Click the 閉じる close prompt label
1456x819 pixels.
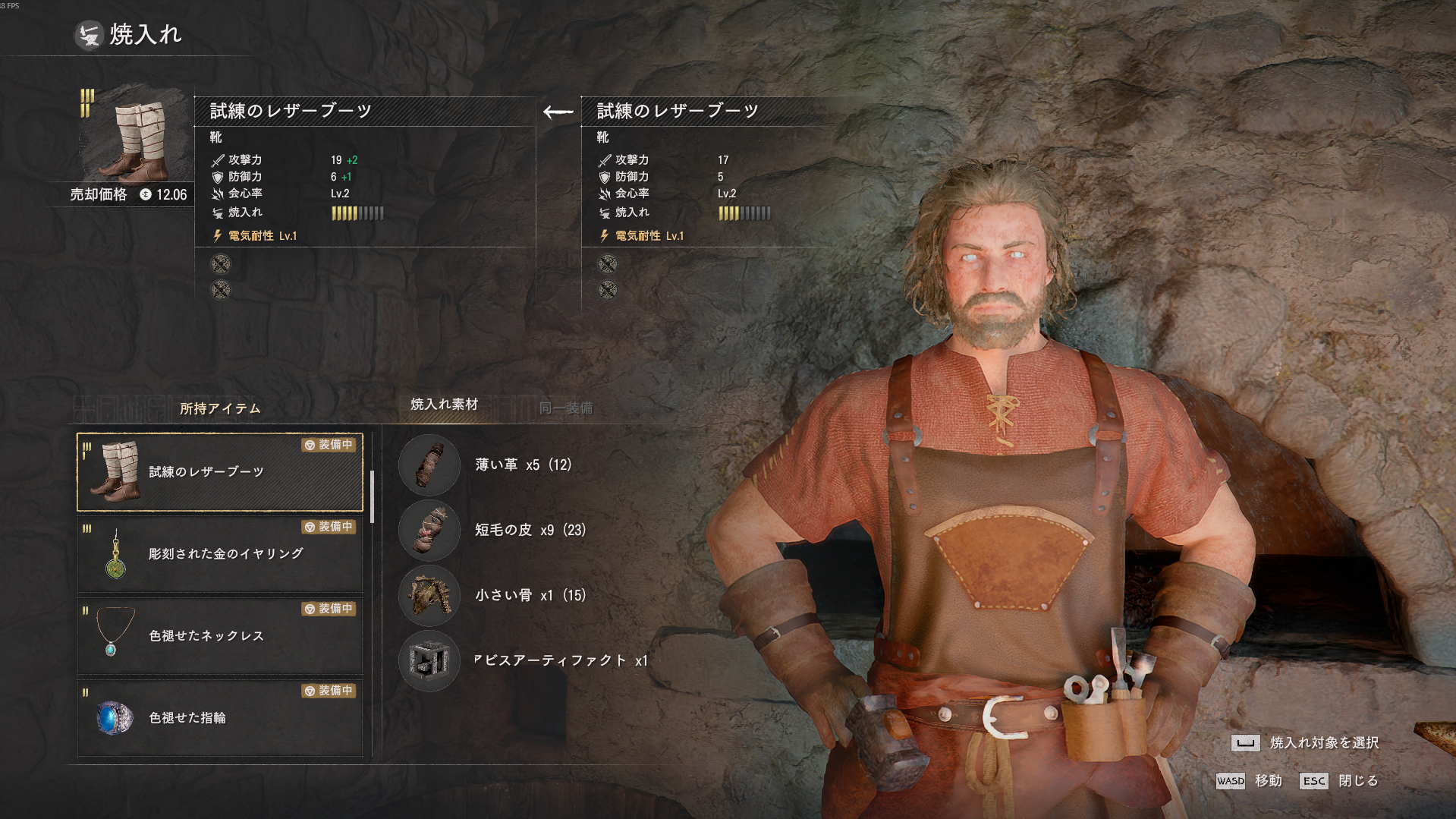pos(1357,780)
